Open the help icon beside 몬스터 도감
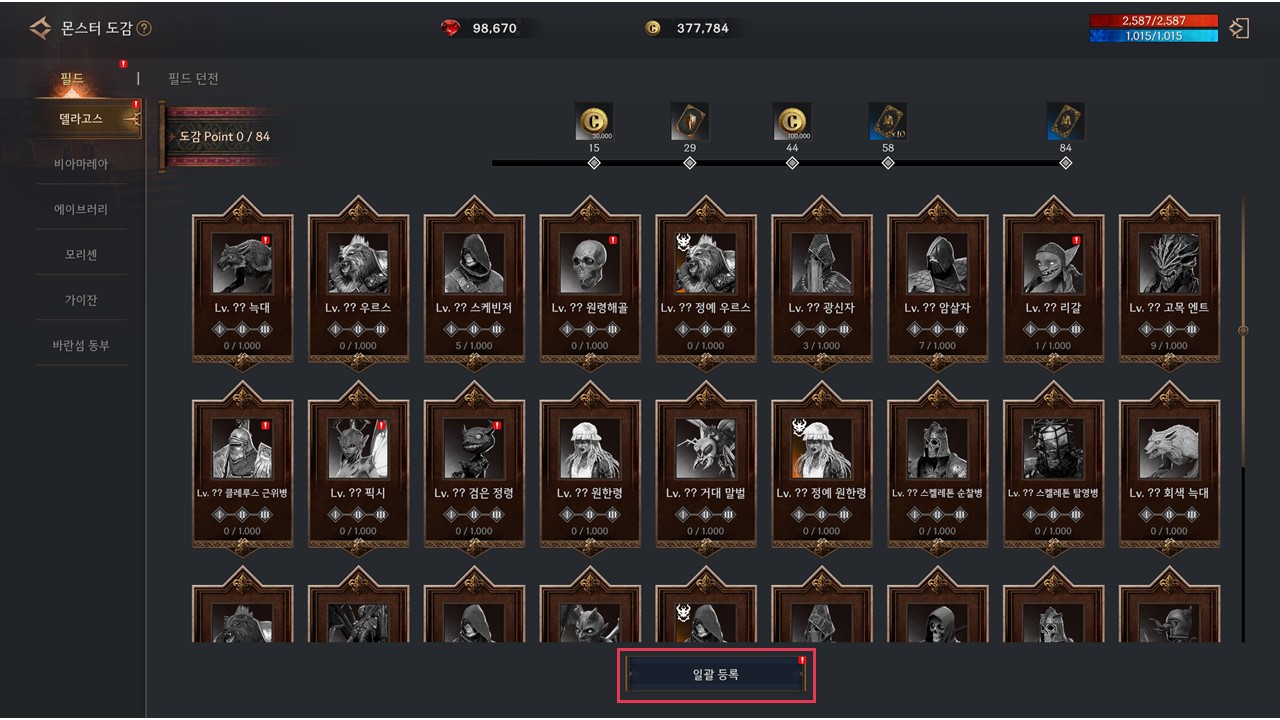 tap(144, 29)
